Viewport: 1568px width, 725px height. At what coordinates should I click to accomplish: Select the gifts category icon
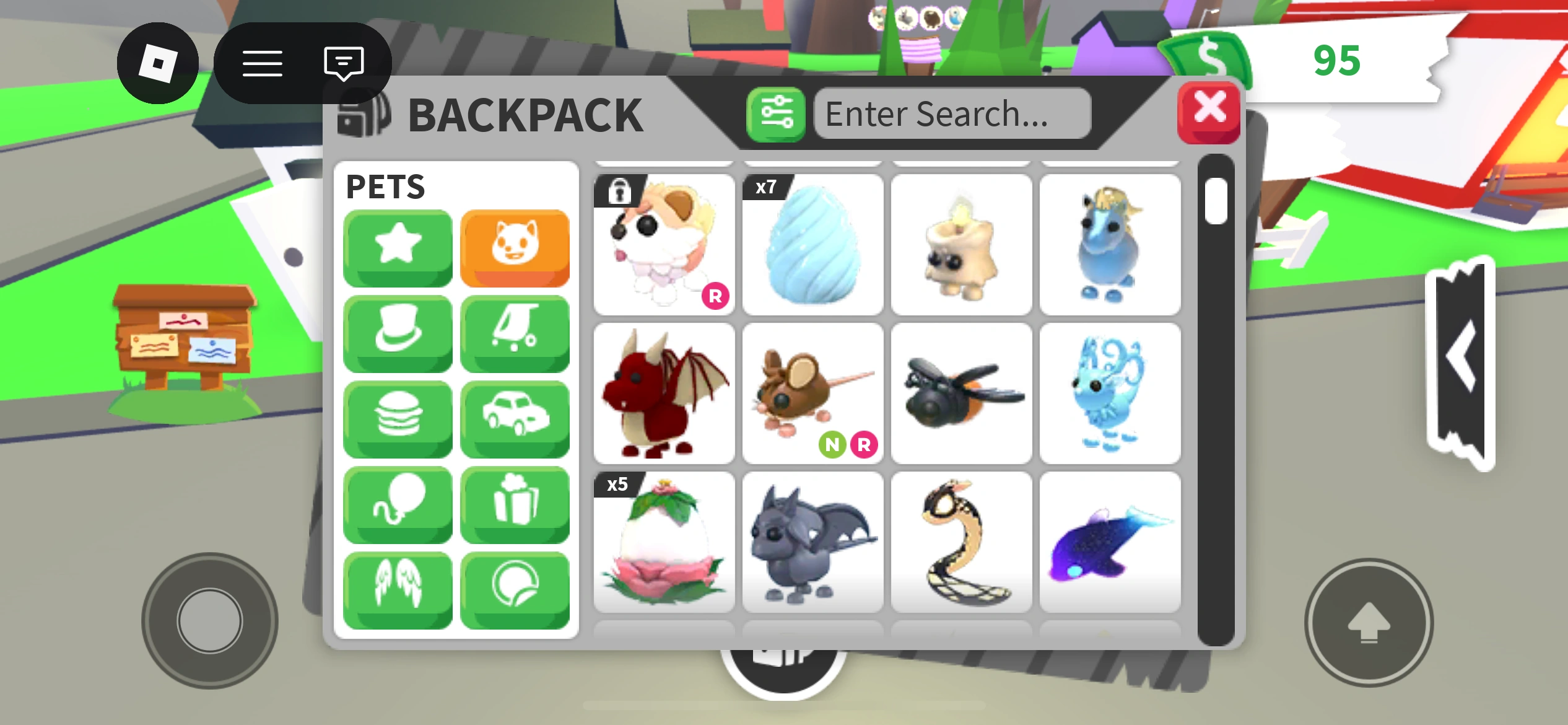515,504
